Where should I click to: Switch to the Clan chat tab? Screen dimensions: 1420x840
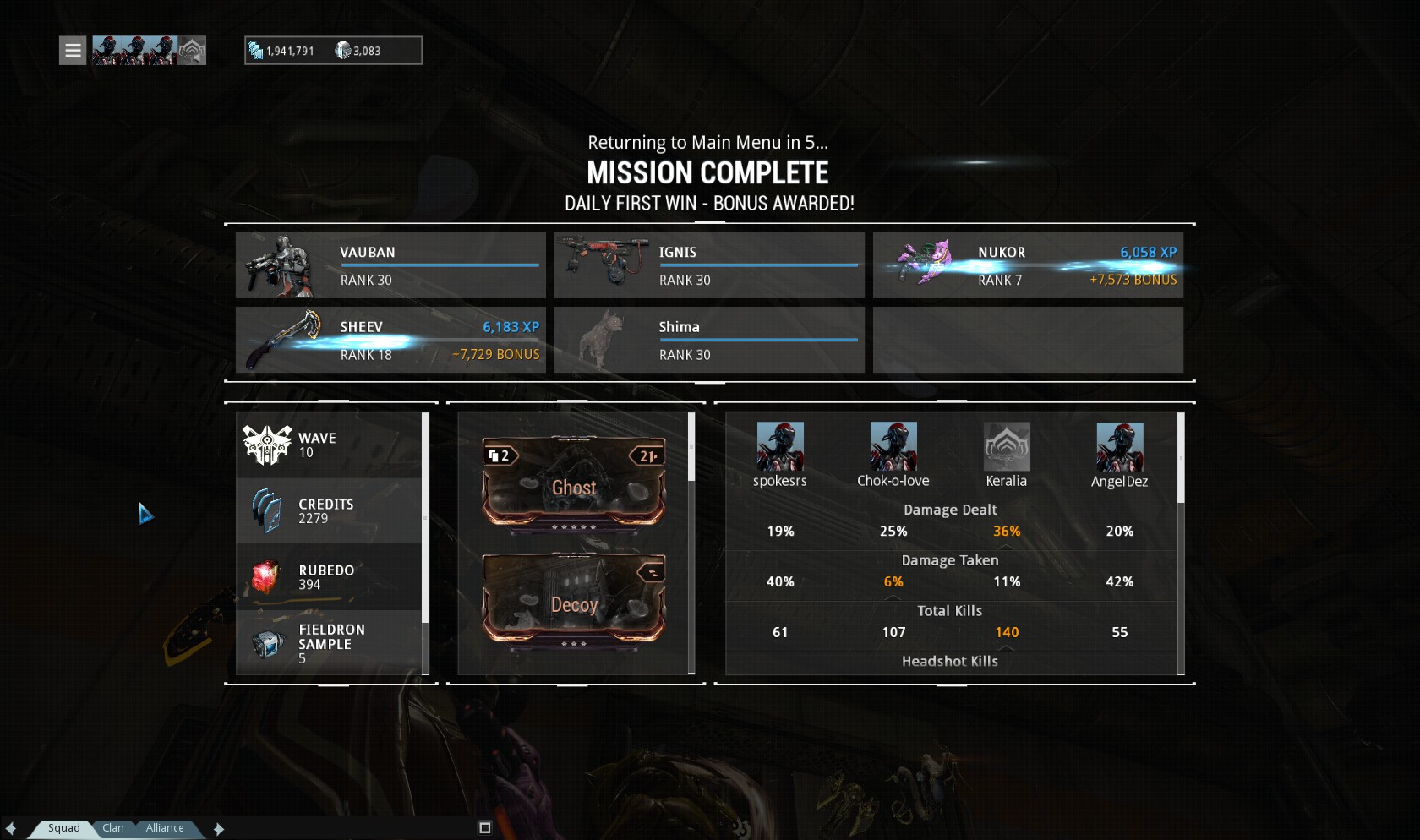[x=113, y=828]
